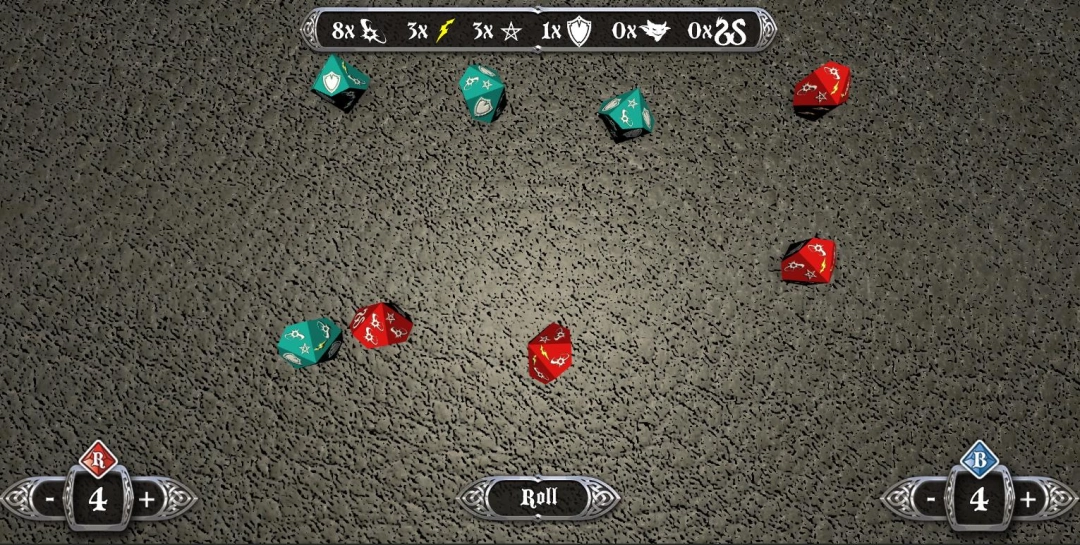Decrease the red dice count
The width and height of the screenshot is (1080, 545).
[48, 498]
